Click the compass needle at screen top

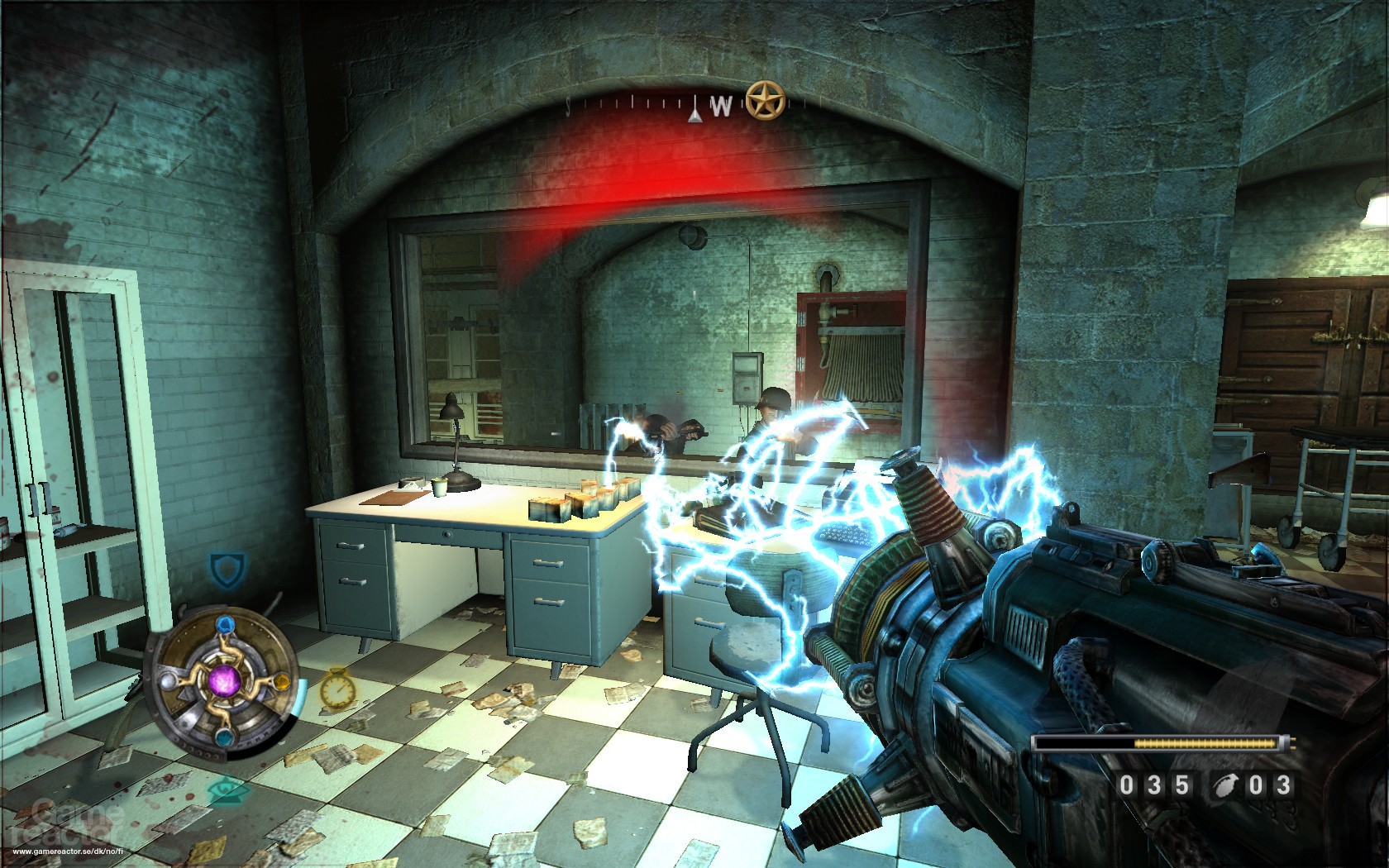[697, 109]
